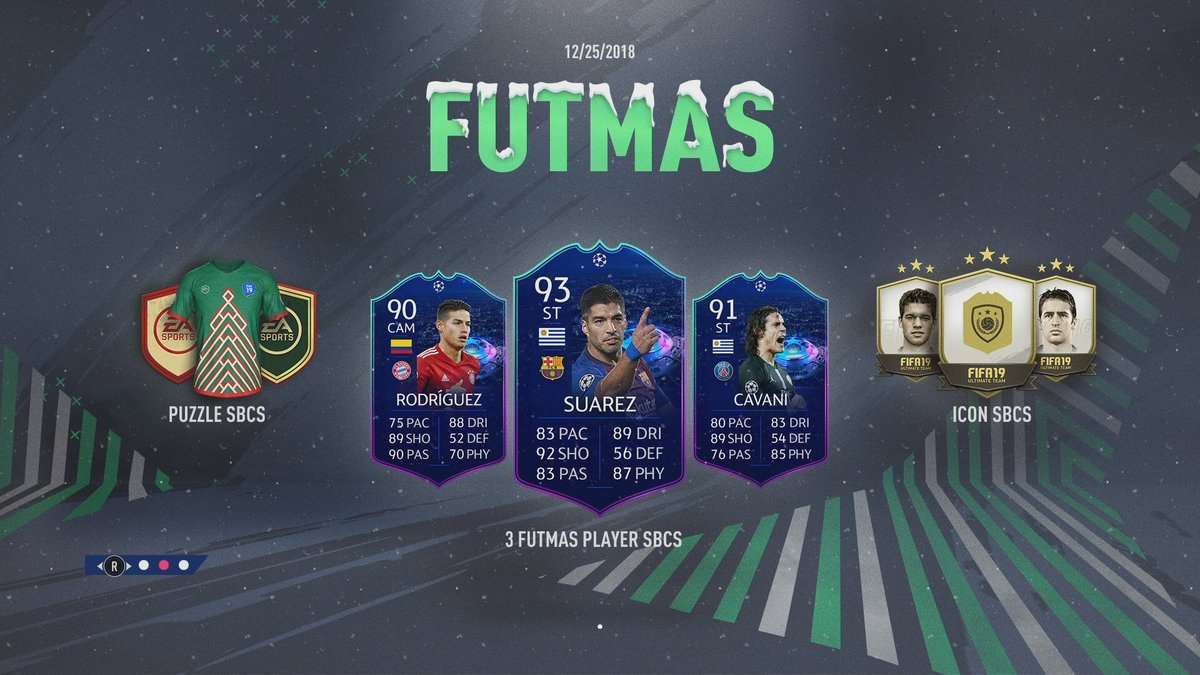
Task: Select the Puzzle SBCs Christmas kit
Action: tap(227, 327)
